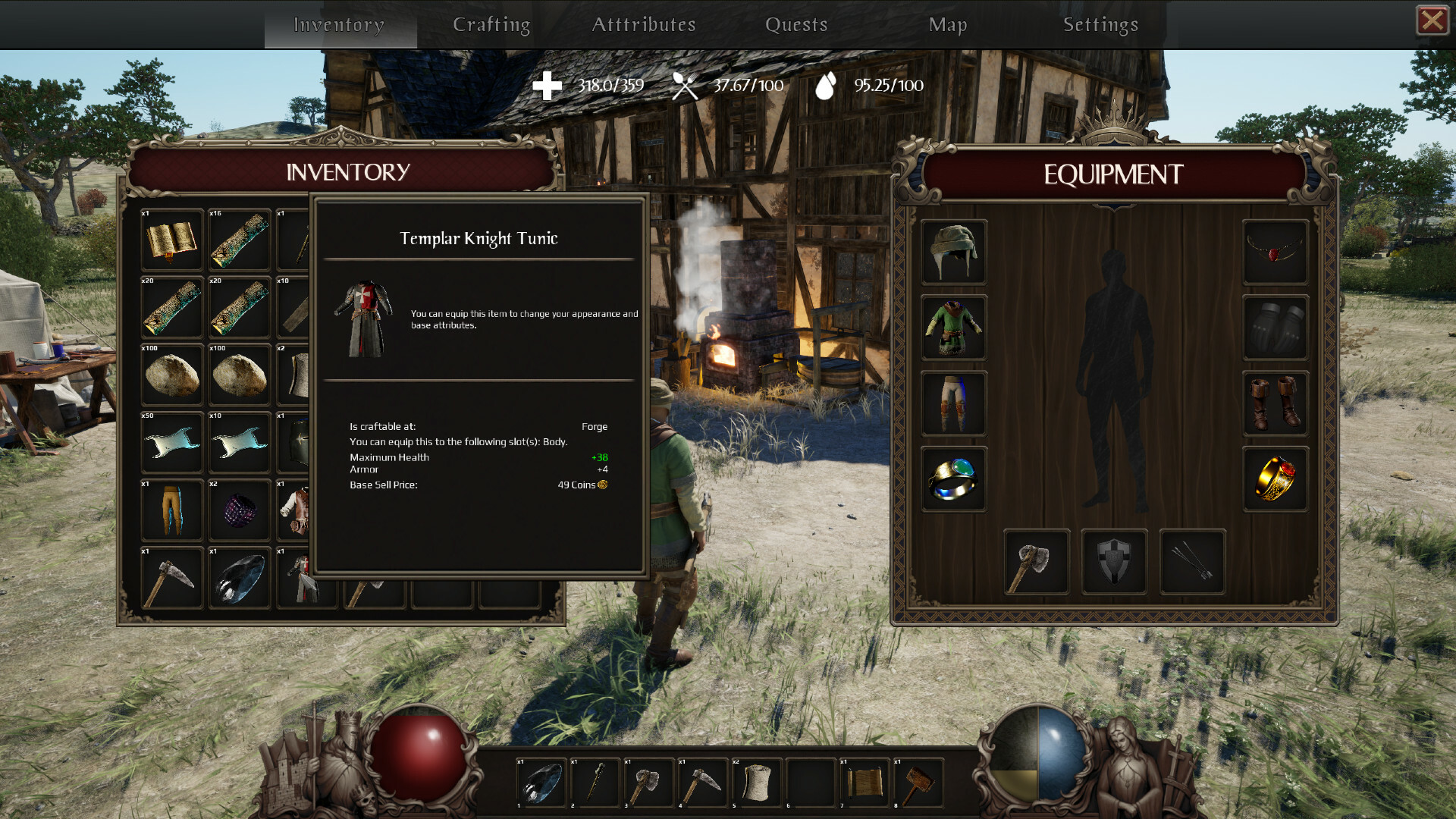Viewport: 1456px width, 819px height.
Task: Select the black gemstone in the inventory
Action: [x=239, y=576]
